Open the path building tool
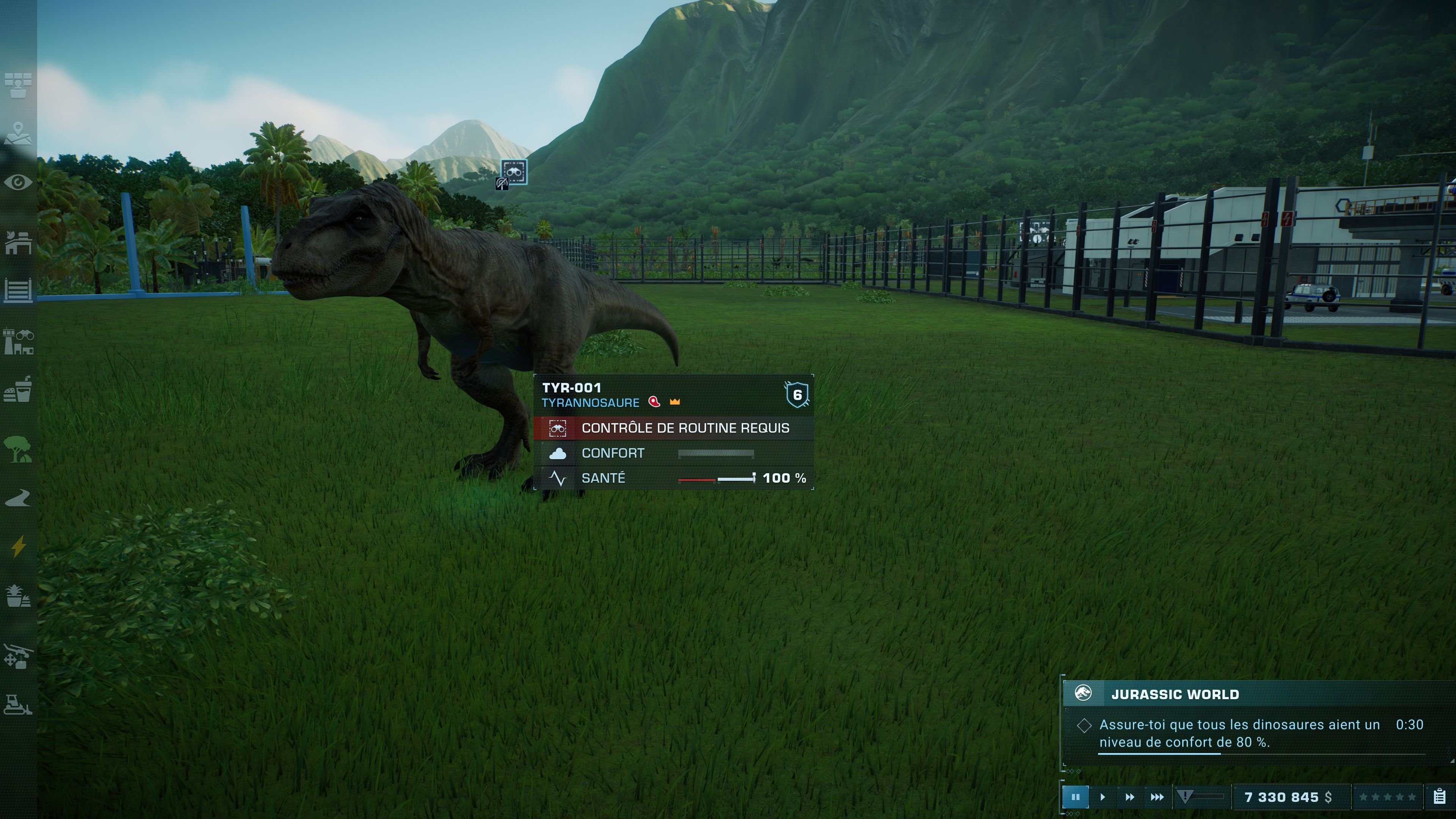Screen dimensions: 1456x819 [x=18, y=498]
